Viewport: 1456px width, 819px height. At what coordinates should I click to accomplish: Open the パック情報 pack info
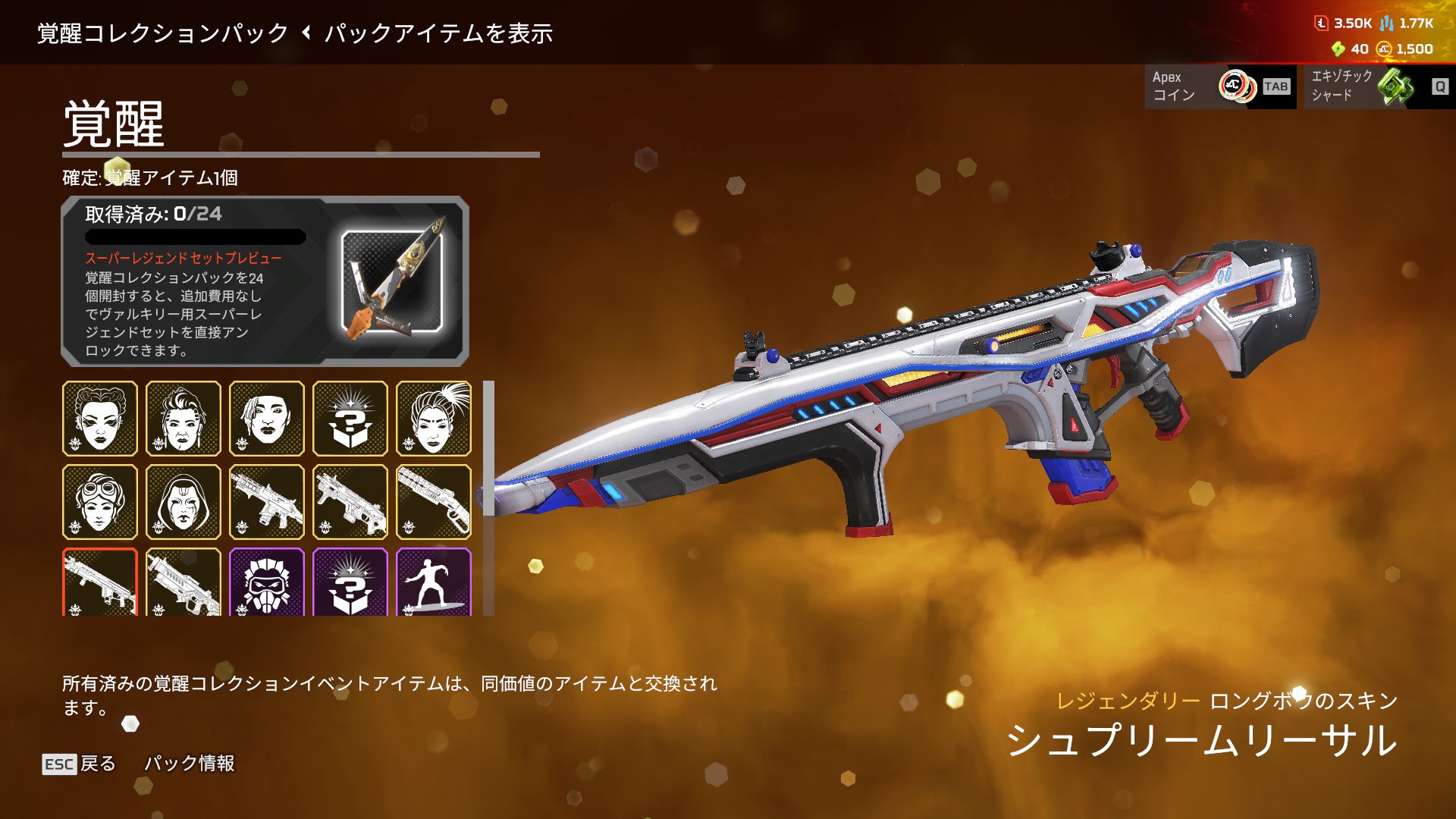pyautogui.click(x=190, y=764)
